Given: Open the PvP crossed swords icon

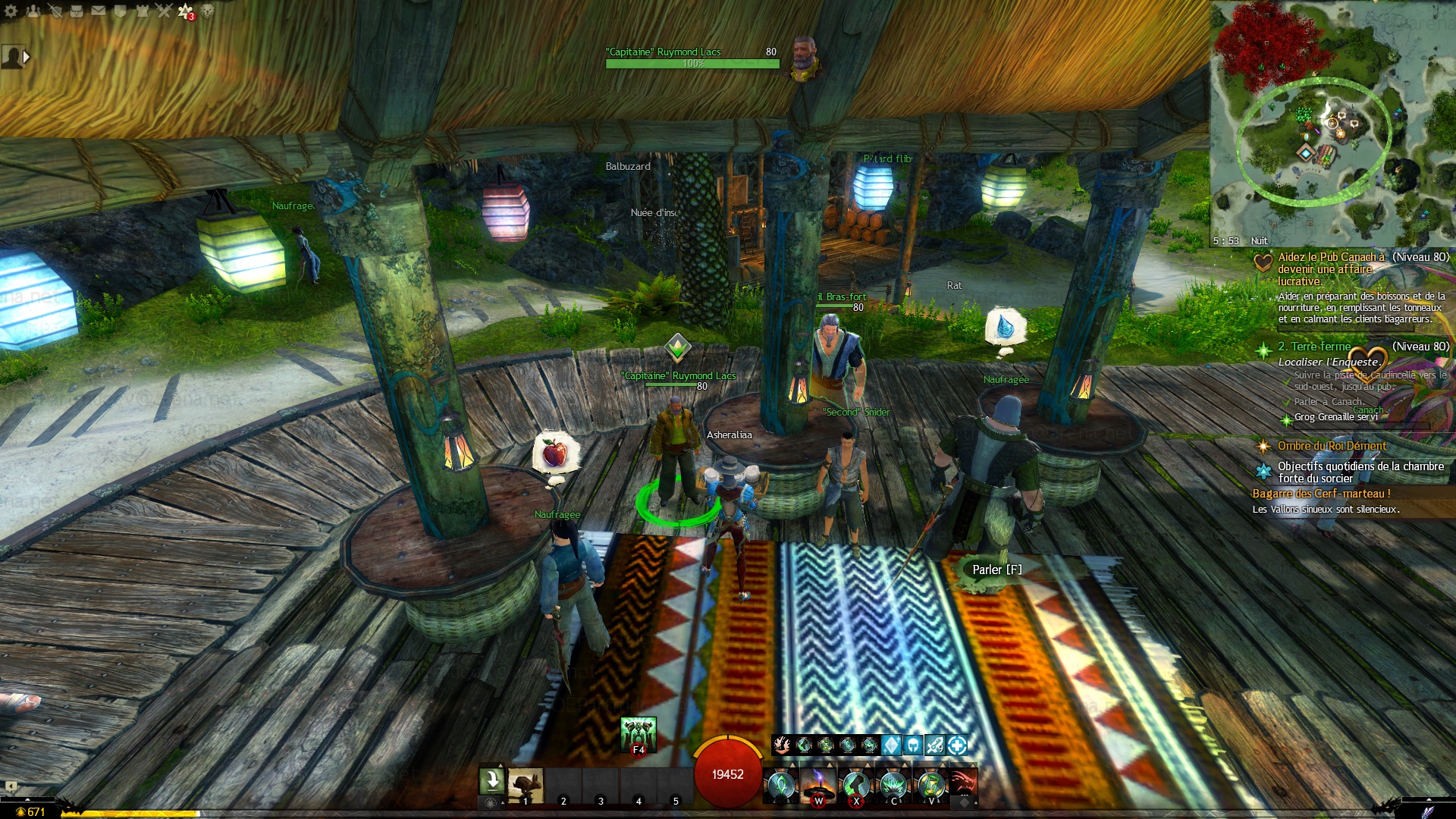Looking at the screenshot, I should 164,11.
